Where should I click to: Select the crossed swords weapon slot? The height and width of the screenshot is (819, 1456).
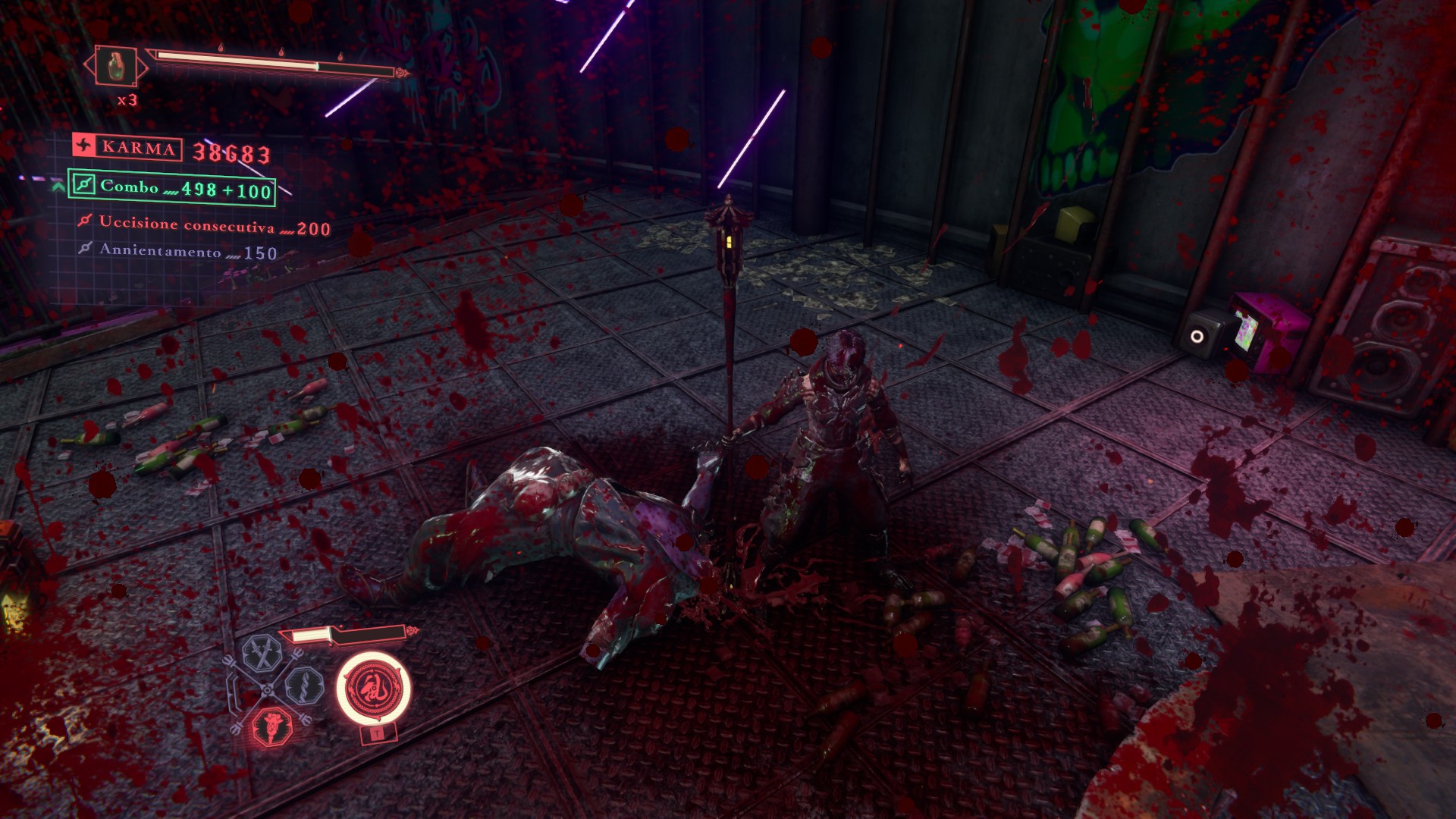click(x=262, y=654)
